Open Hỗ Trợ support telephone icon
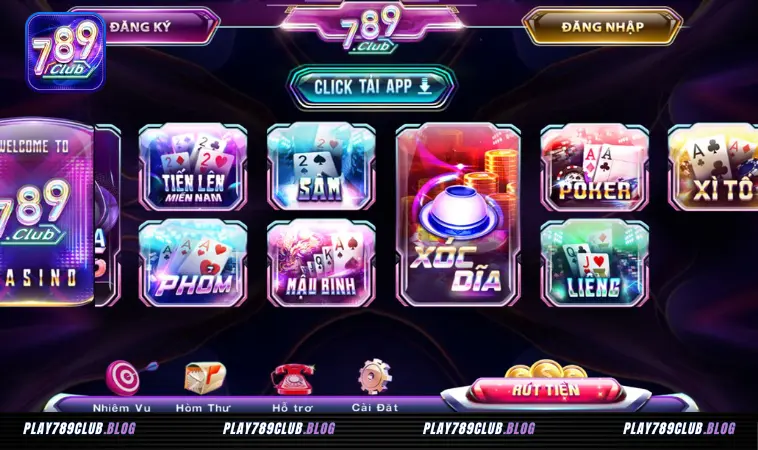Viewport: 758px width, 450px height. (291, 382)
